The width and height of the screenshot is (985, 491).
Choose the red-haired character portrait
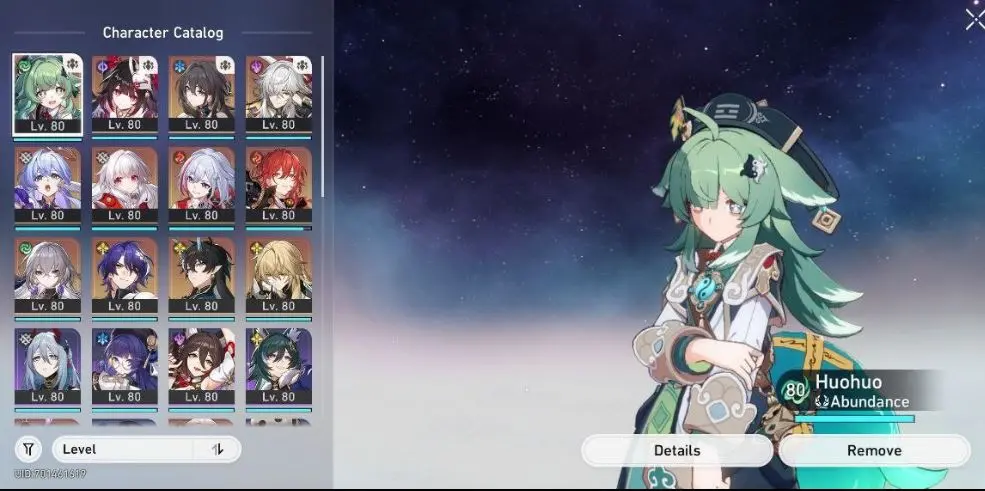[279, 184]
